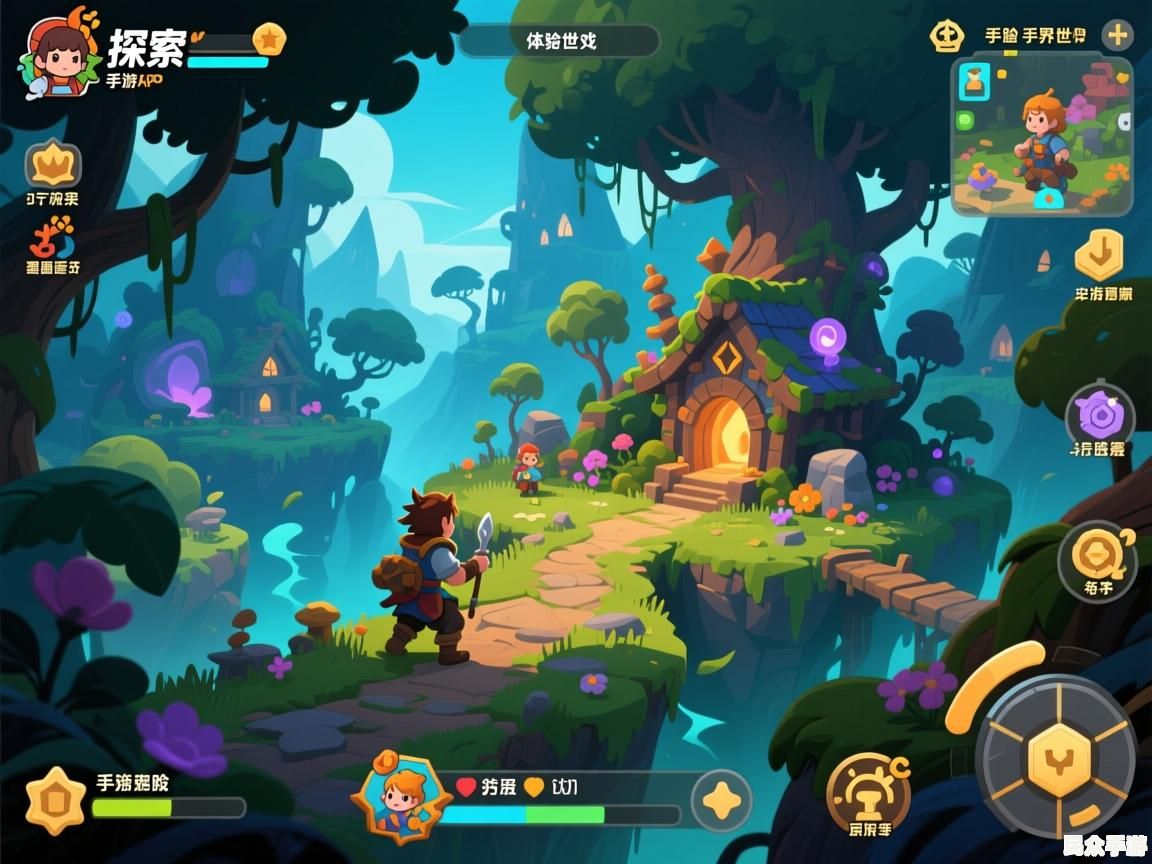Tap the plus button in the top-right corner
Screen dimensions: 1152x864
[x=1117, y=36]
